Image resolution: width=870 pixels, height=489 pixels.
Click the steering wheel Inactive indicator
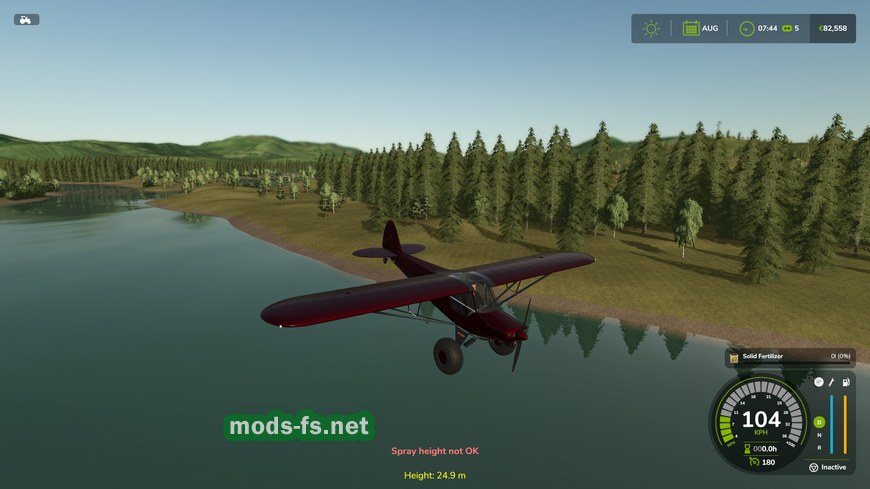pos(813,467)
